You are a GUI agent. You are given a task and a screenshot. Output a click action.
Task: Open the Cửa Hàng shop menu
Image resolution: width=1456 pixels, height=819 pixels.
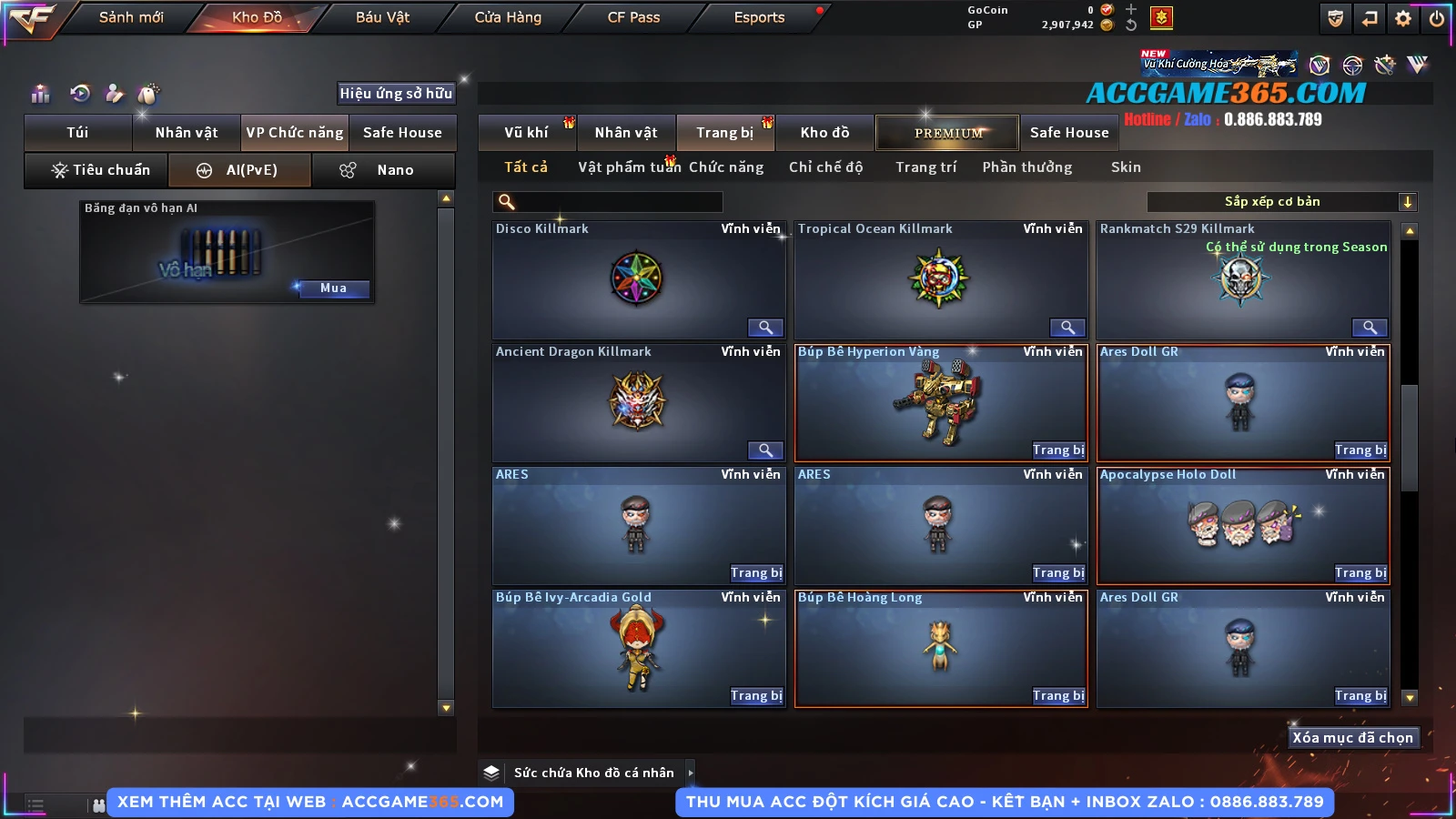[x=508, y=17]
